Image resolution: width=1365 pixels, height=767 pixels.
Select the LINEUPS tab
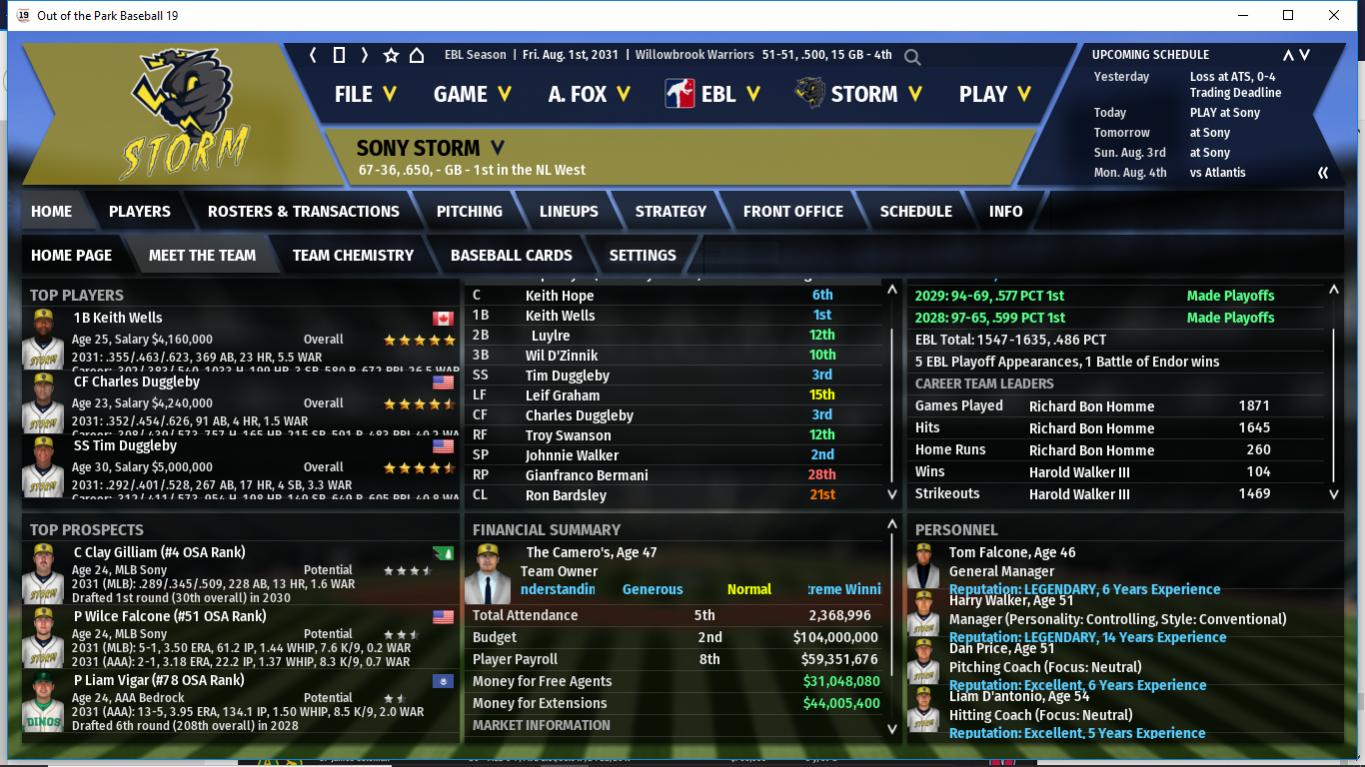pos(568,211)
